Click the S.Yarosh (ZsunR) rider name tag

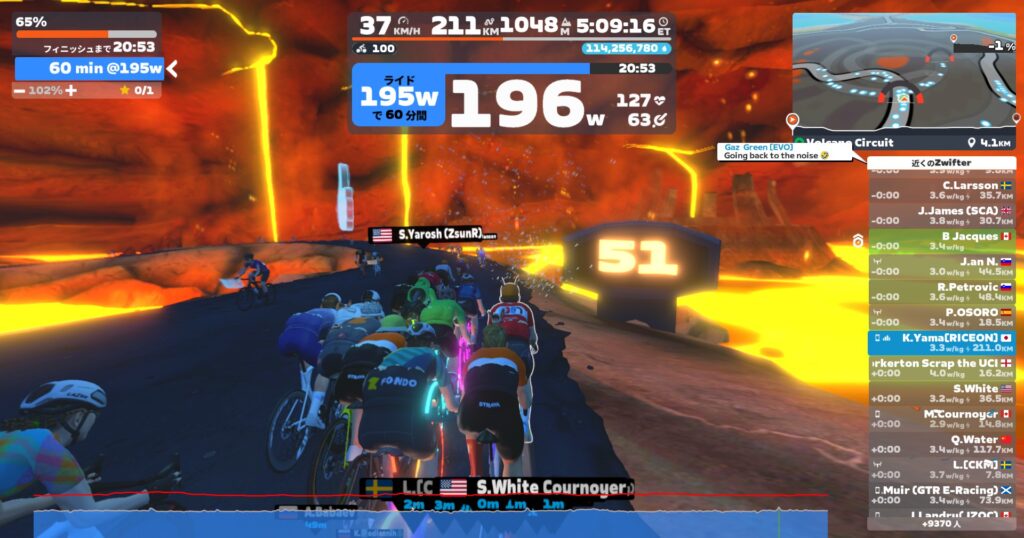tap(434, 234)
